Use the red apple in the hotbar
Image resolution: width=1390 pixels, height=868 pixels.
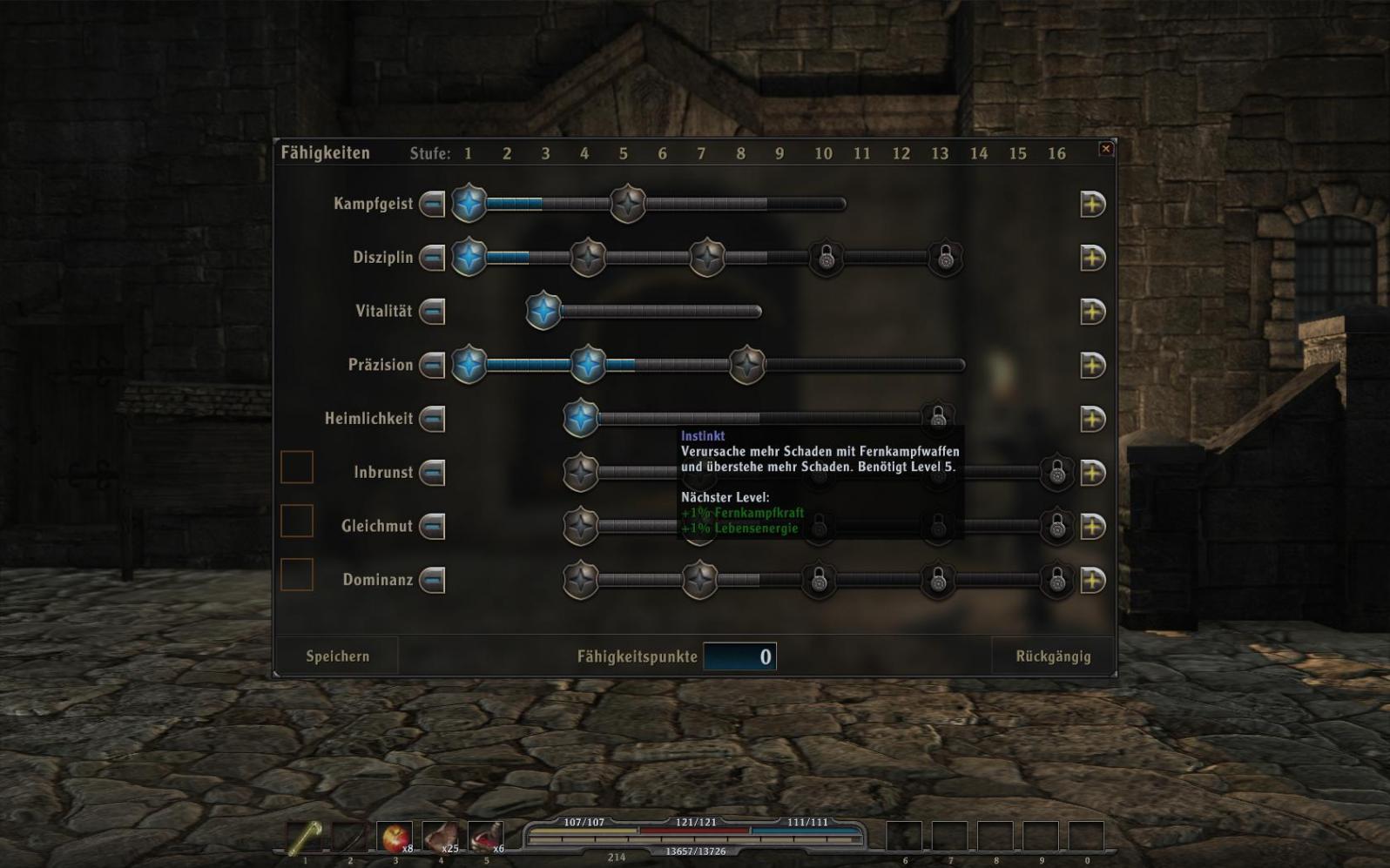click(395, 838)
